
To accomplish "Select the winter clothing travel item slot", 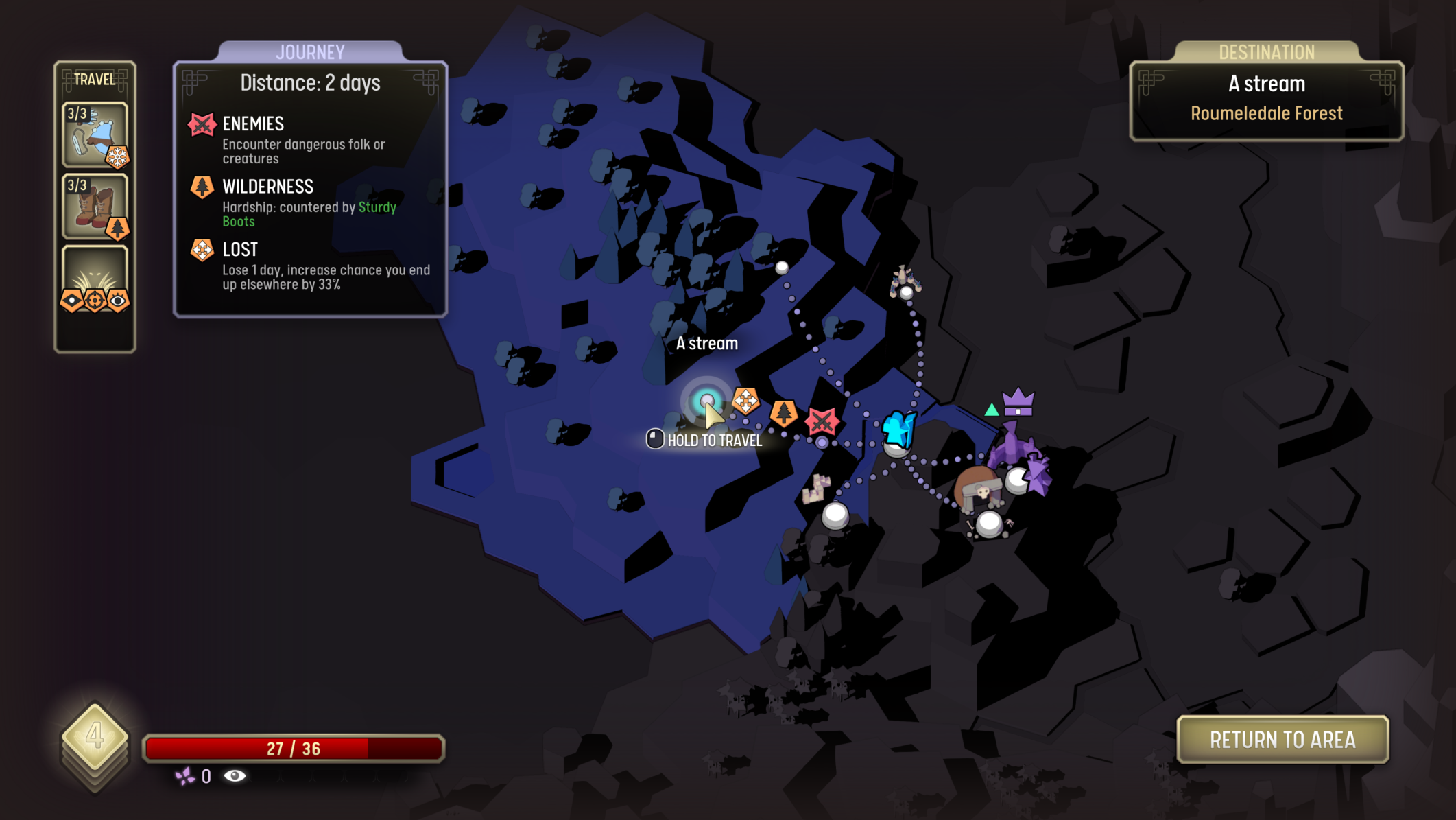I will click(95, 134).
